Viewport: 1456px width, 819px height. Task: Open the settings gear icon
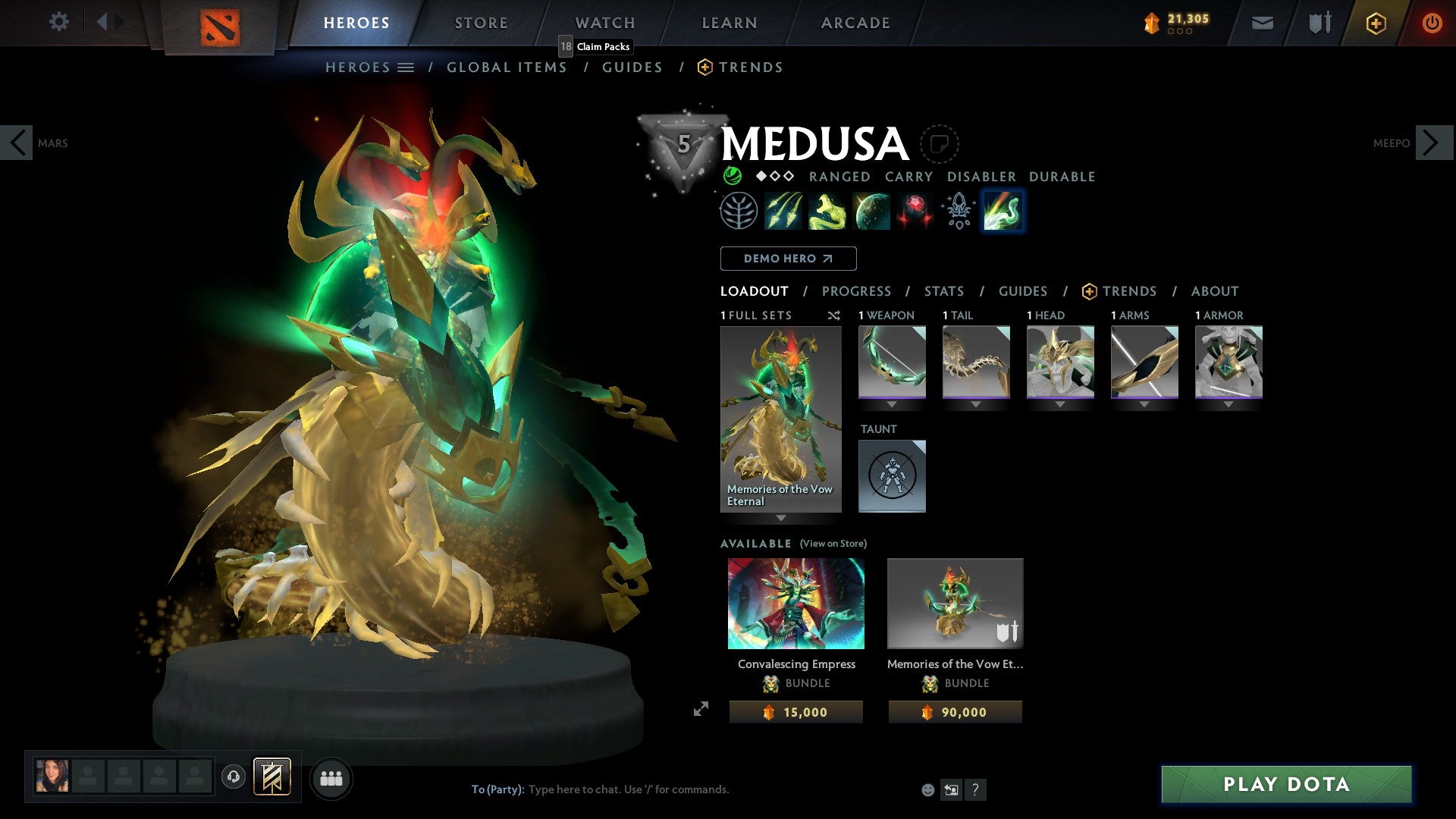(58, 21)
